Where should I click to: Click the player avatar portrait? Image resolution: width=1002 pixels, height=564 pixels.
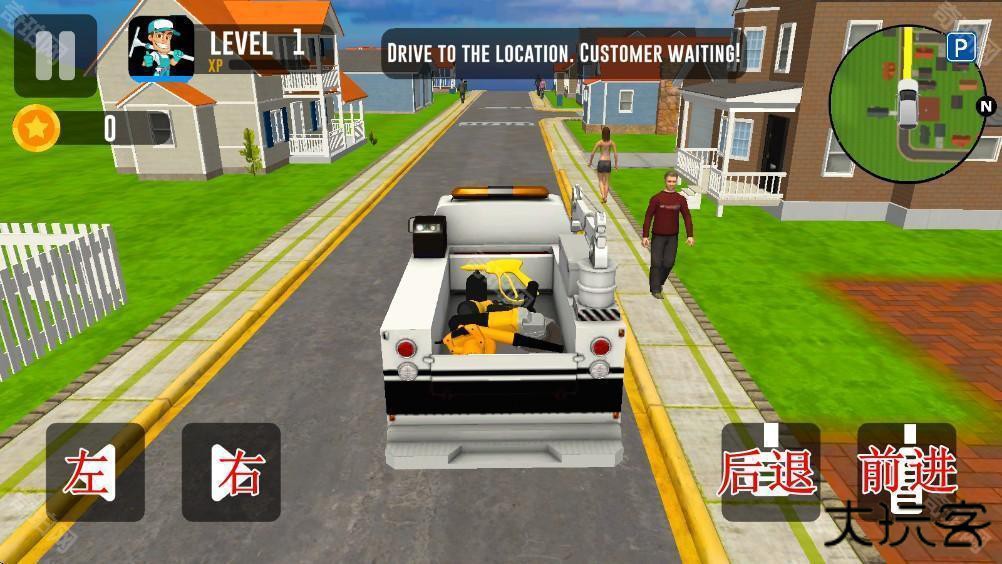point(161,48)
